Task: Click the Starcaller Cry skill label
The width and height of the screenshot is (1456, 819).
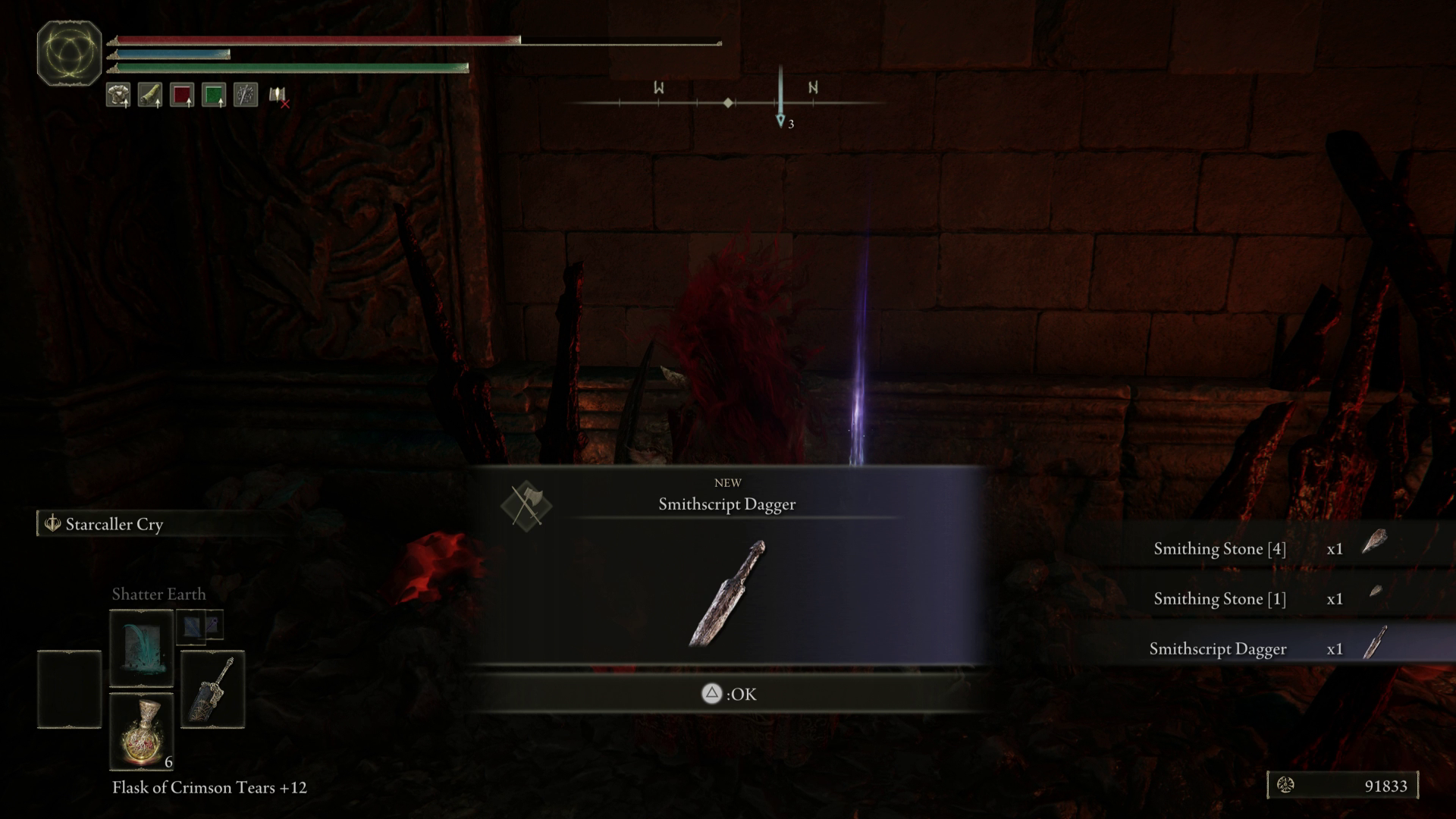Action: click(x=114, y=524)
